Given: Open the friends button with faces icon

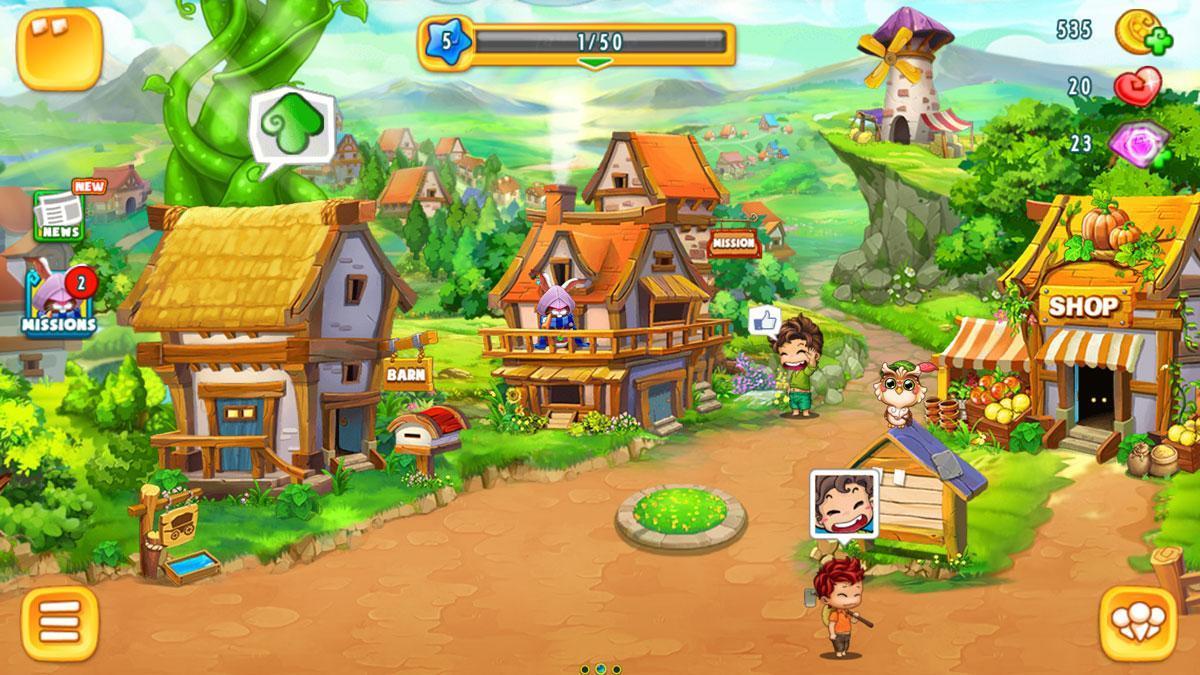Looking at the screenshot, I should pos(1138,623).
